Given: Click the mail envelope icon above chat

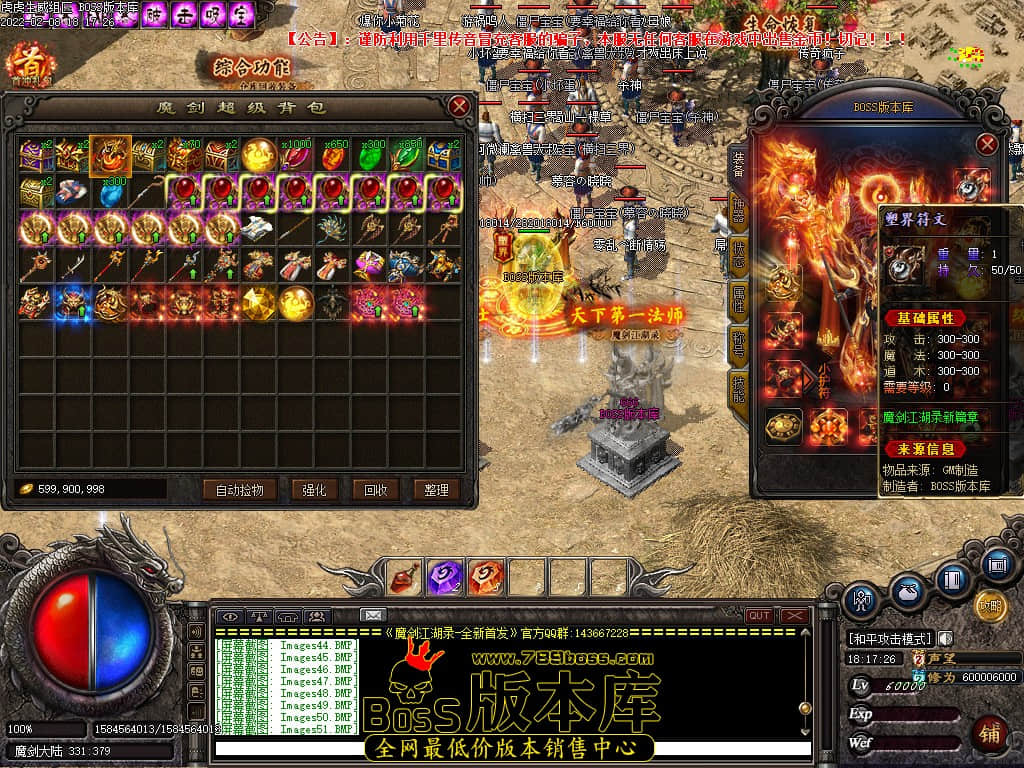Looking at the screenshot, I should point(373,615).
